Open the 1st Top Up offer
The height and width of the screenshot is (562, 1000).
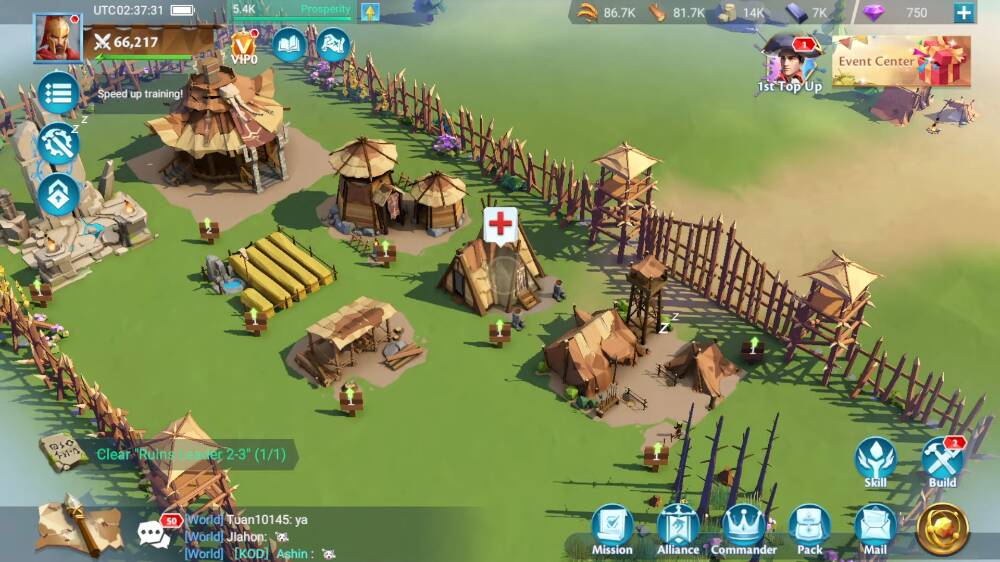[790, 65]
